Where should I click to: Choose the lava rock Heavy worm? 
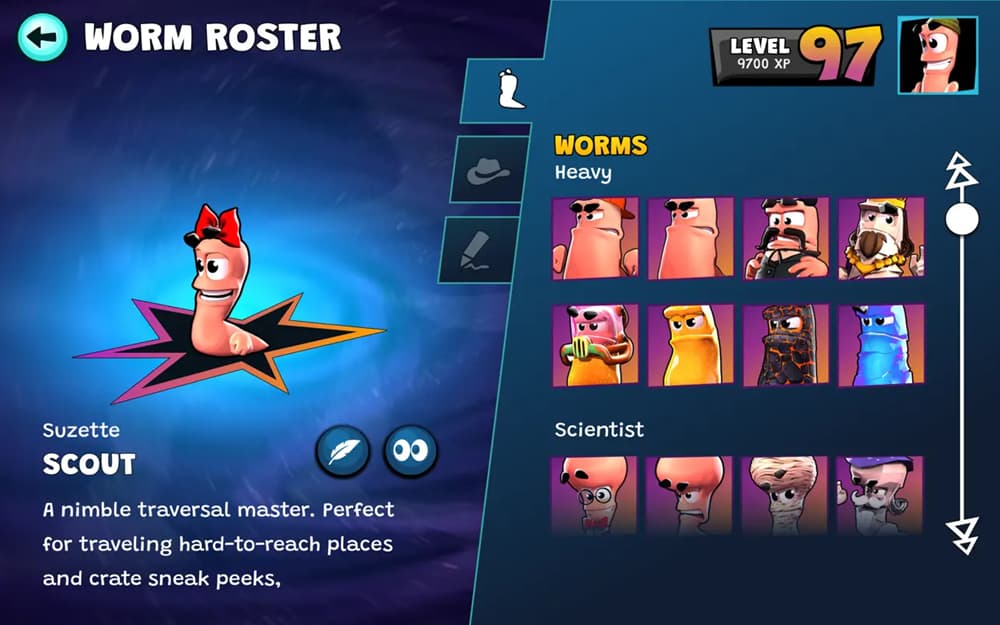pos(785,345)
